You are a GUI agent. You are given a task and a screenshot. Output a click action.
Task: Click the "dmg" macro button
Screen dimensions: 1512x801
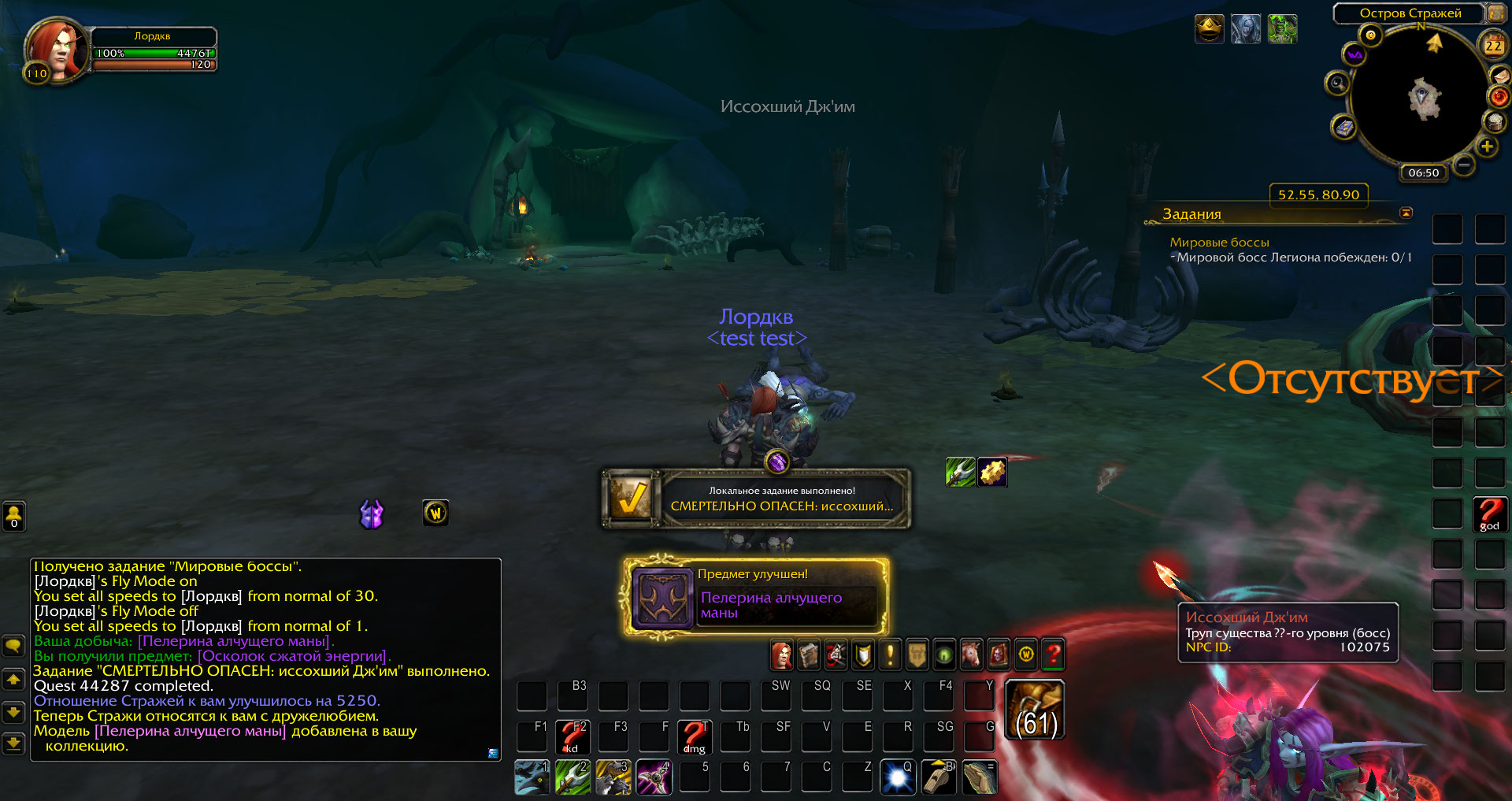[x=695, y=737]
